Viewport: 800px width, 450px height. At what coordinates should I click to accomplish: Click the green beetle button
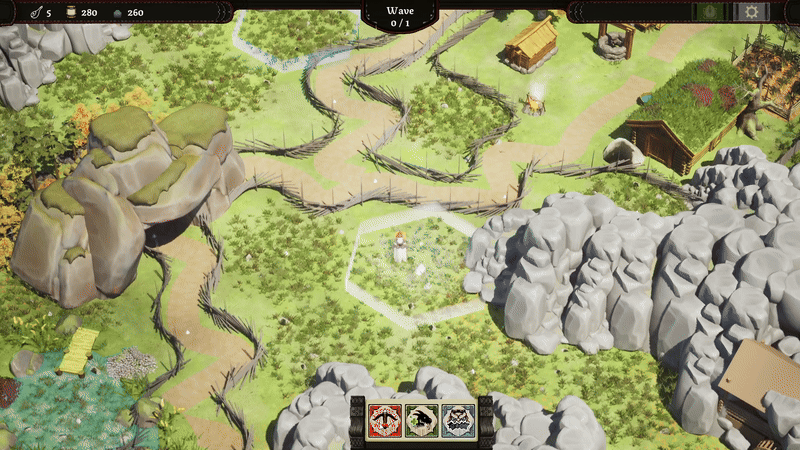(x=712, y=12)
